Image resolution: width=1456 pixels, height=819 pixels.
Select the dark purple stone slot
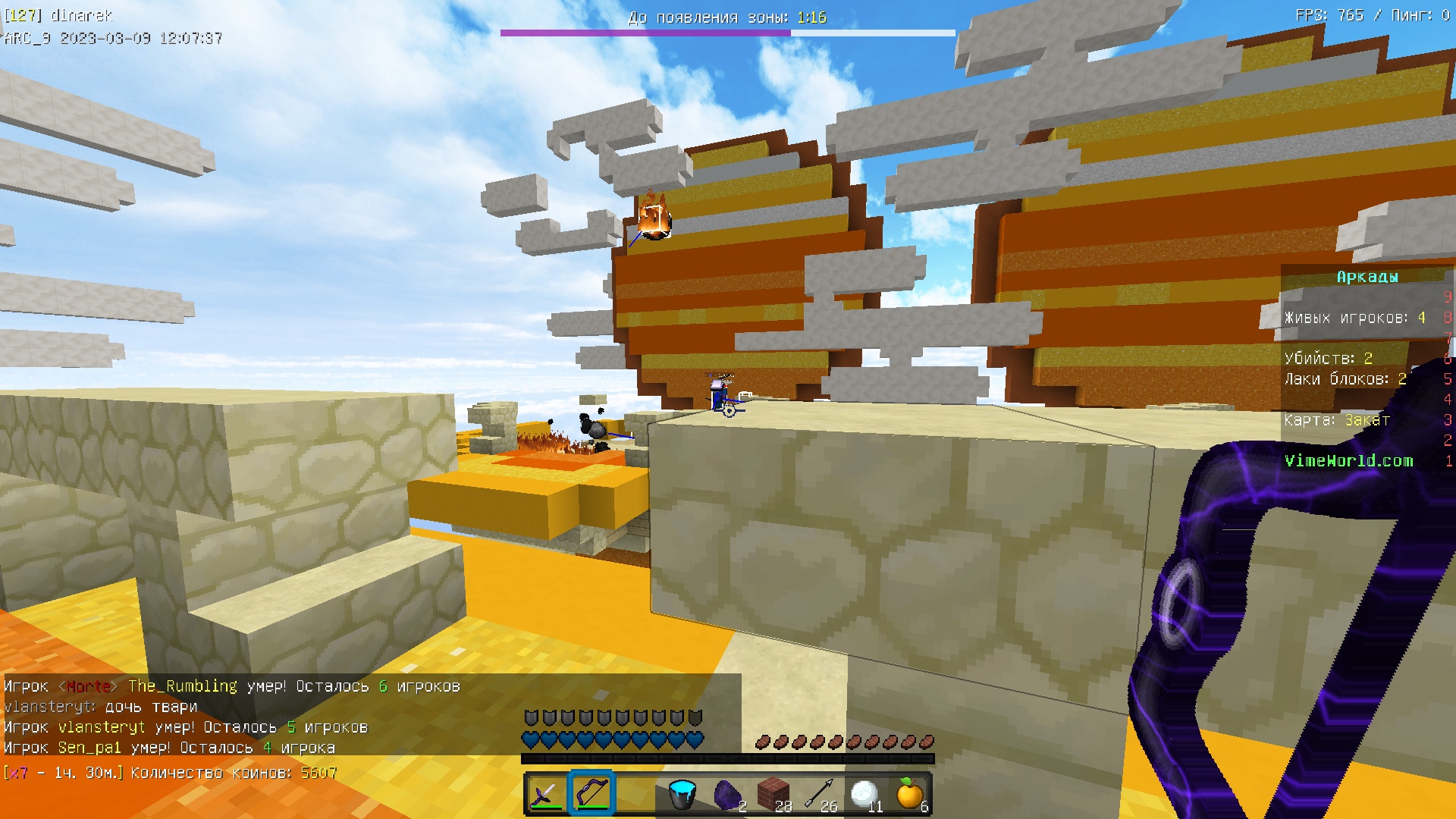[728, 794]
